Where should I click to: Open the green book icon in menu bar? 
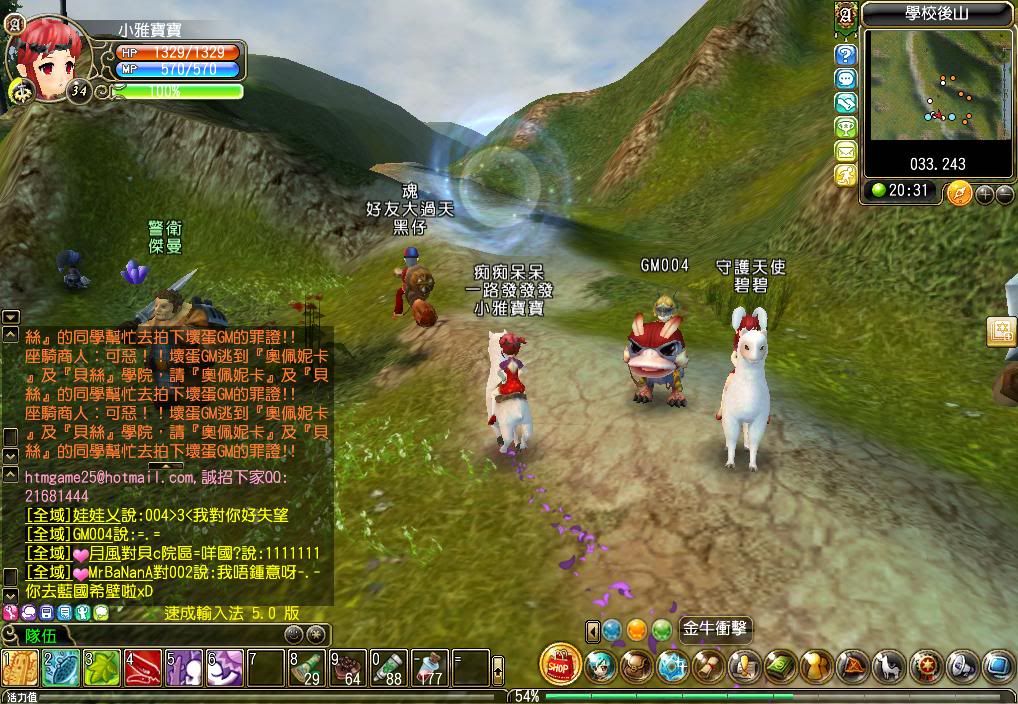pos(780,666)
